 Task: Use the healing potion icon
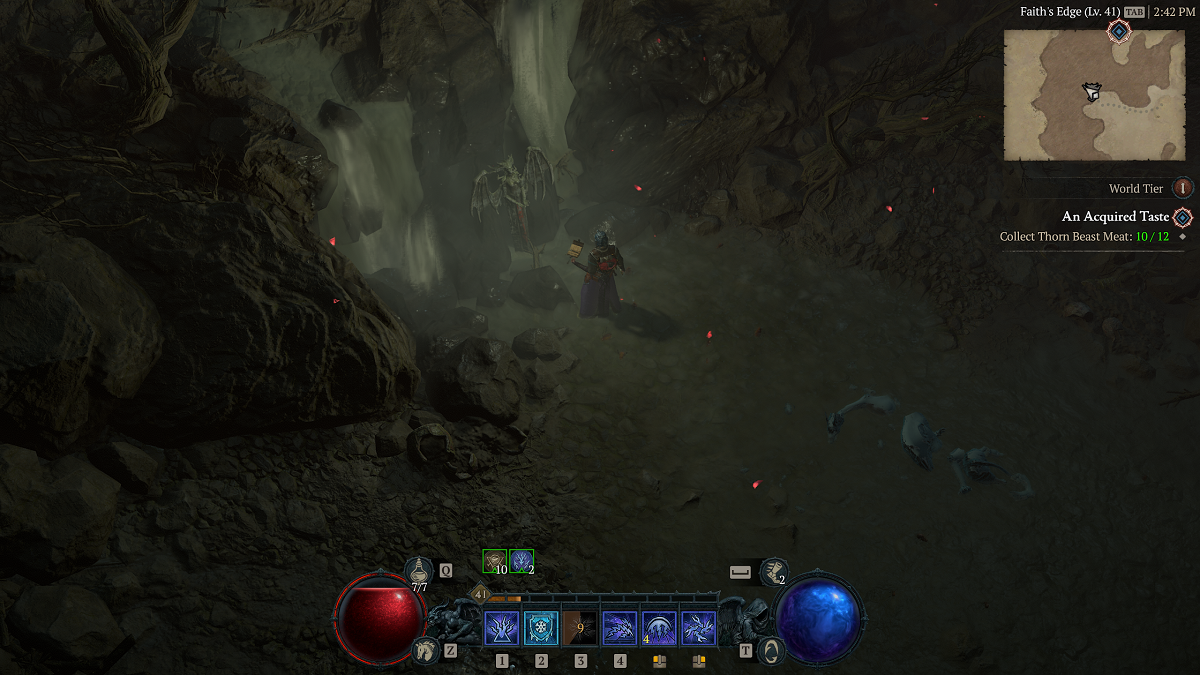click(419, 571)
